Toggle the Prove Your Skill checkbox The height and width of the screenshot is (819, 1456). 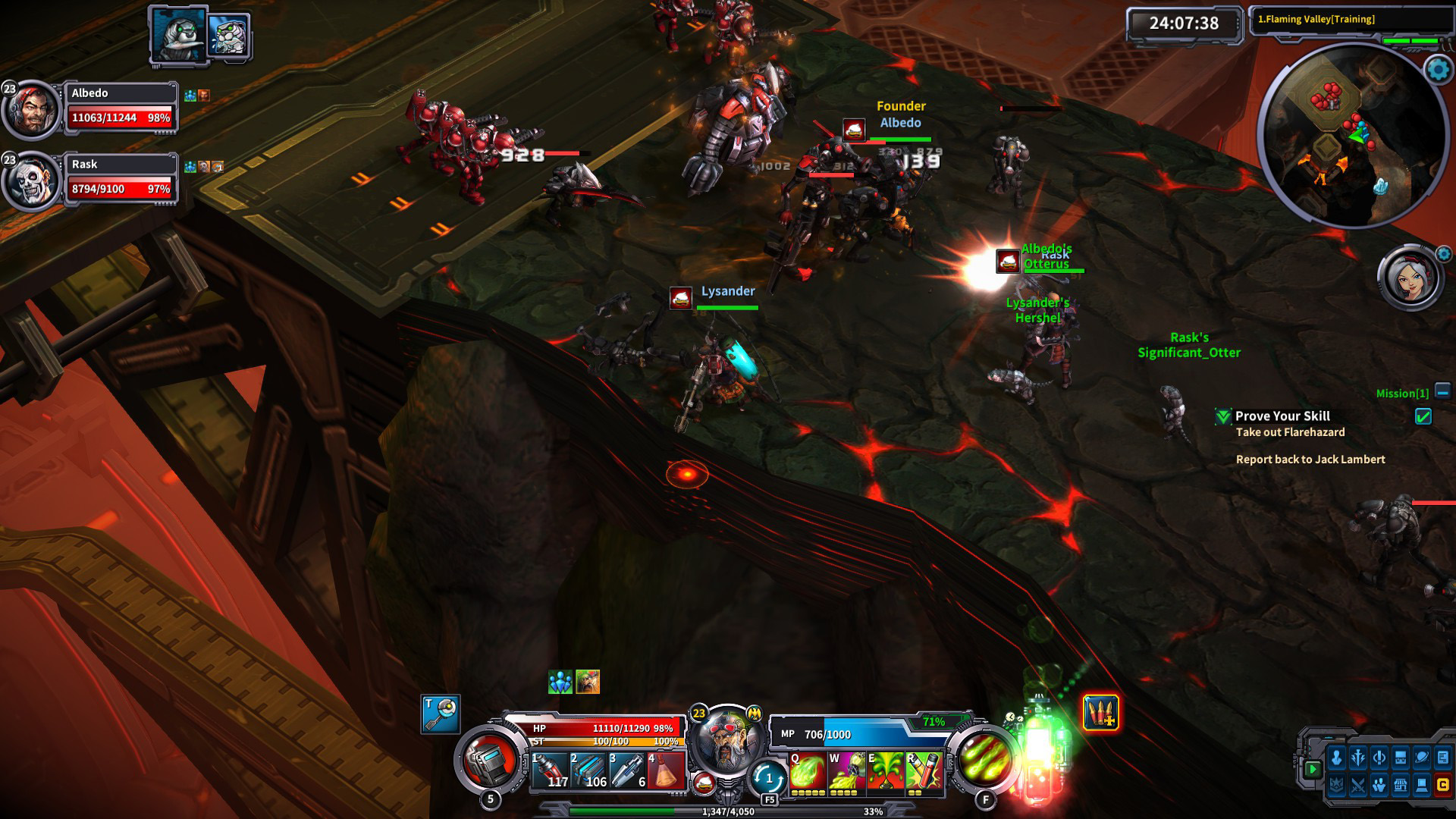coord(1423,416)
